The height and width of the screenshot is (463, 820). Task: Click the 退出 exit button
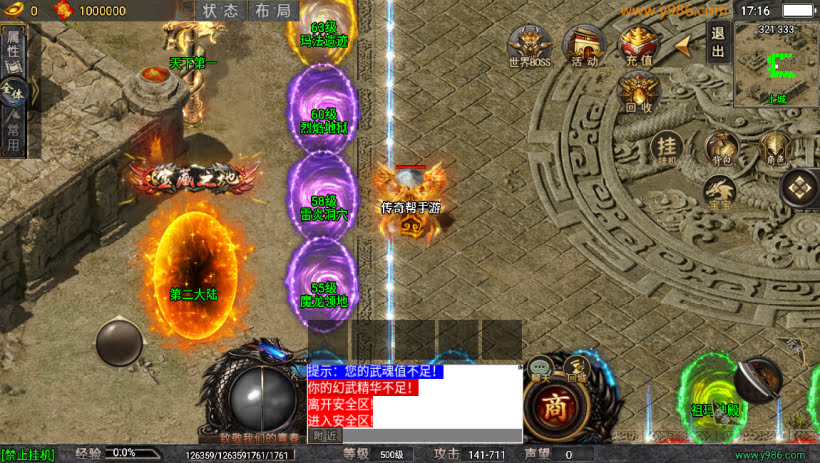718,43
